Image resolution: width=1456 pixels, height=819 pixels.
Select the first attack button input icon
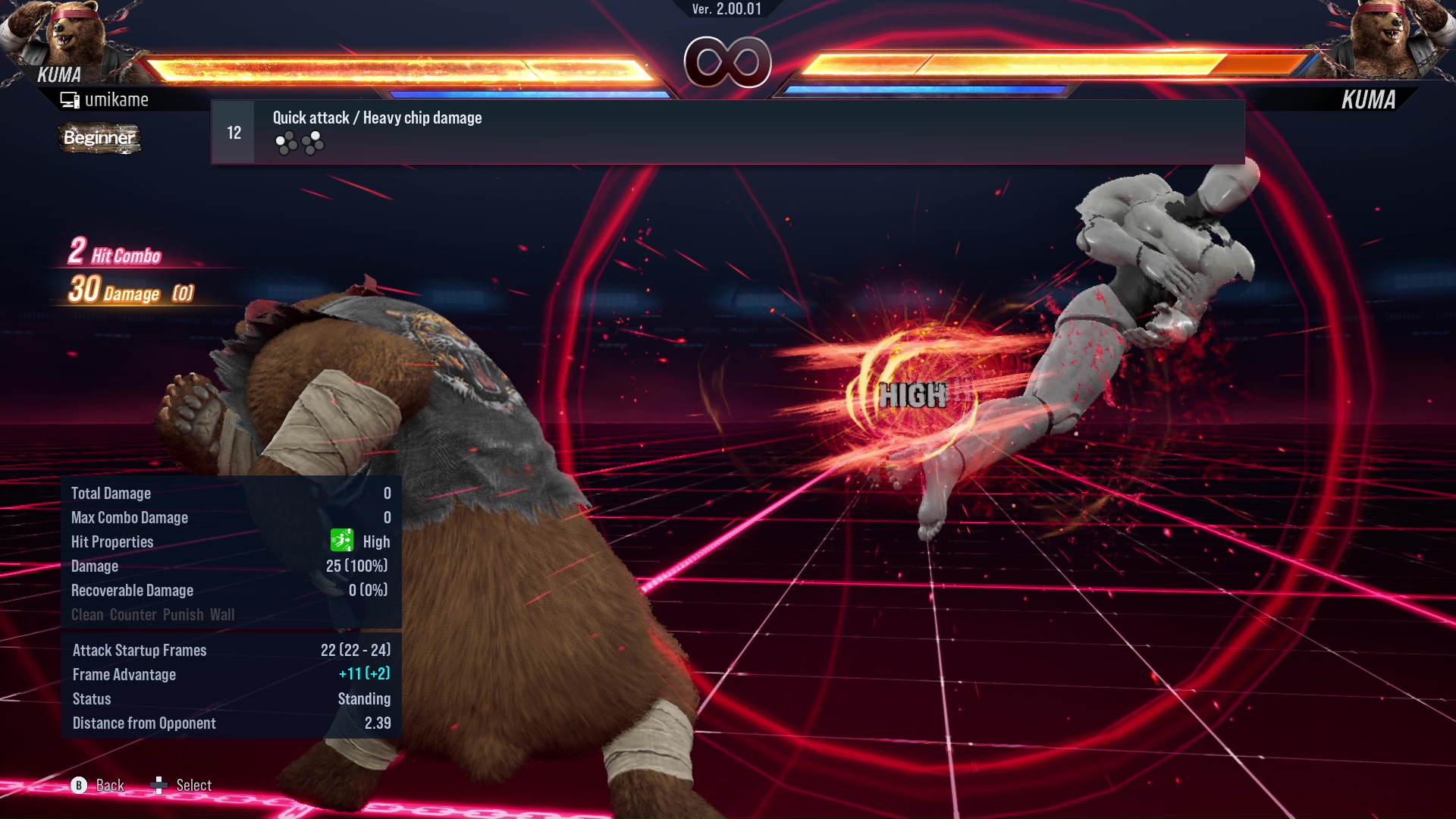(x=286, y=141)
